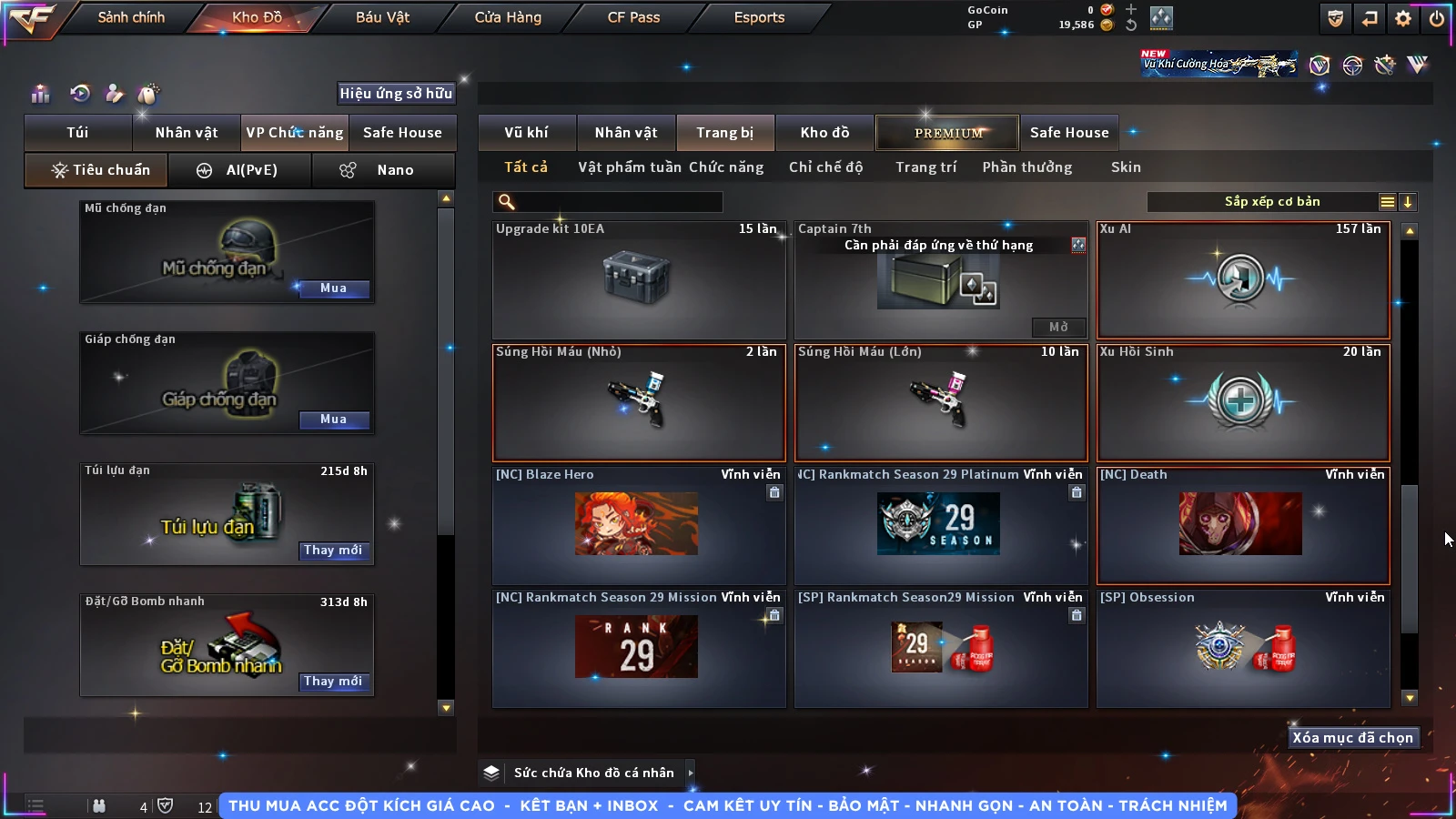Click the power exit icon
This screenshot has width=1456, height=819.
pos(1437,18)
